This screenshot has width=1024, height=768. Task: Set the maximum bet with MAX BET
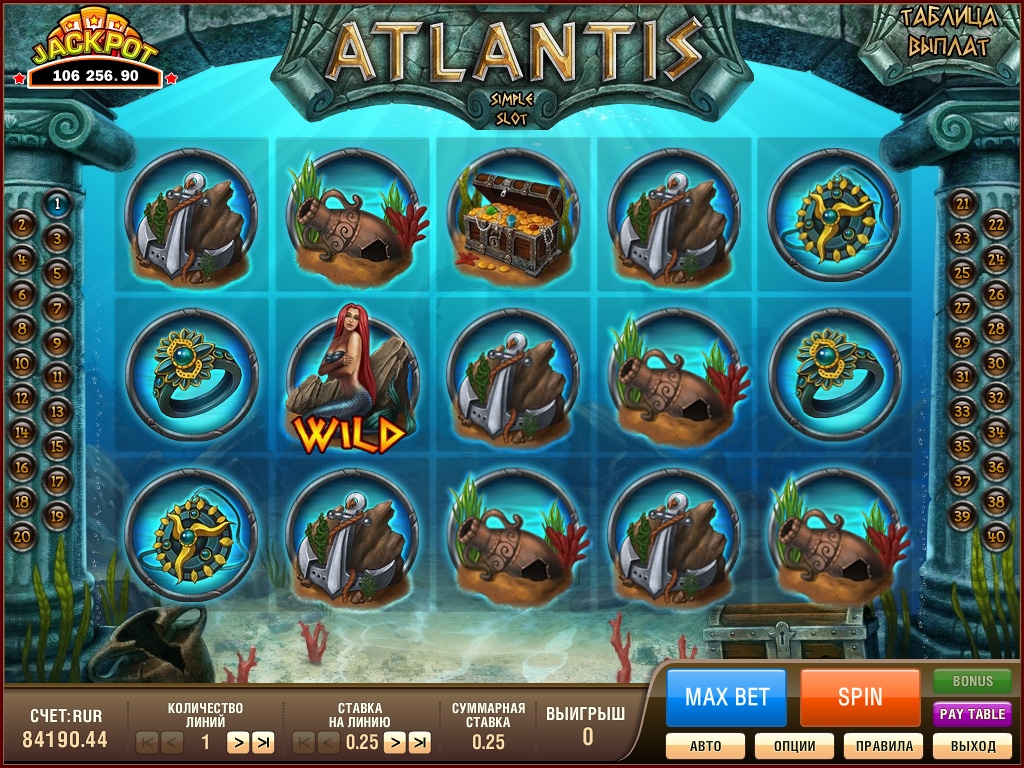click(x=726, y=697)
